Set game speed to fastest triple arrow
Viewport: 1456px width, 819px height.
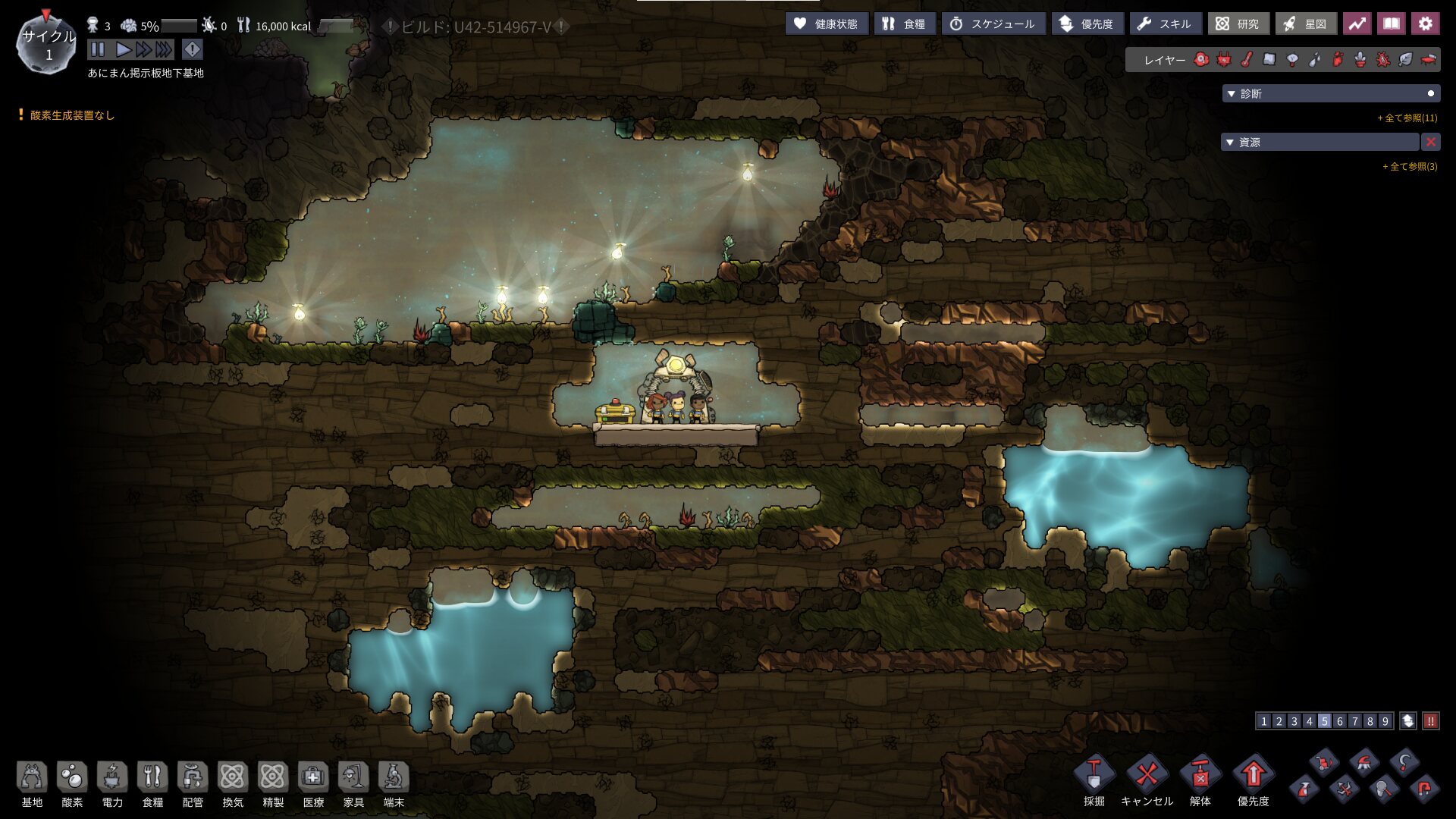click(x=164, y=50)
